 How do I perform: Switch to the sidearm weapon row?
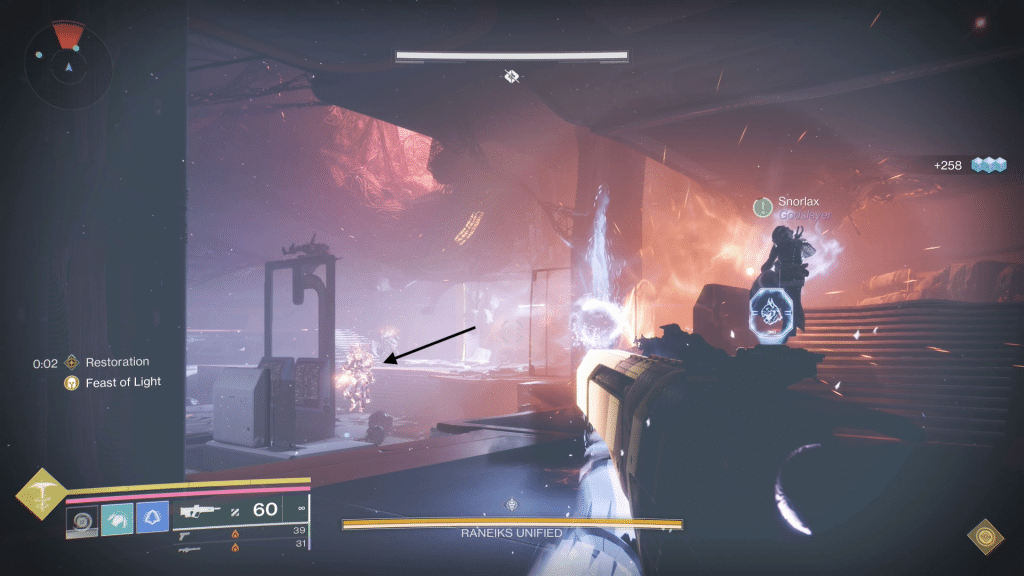click(240, 533)
